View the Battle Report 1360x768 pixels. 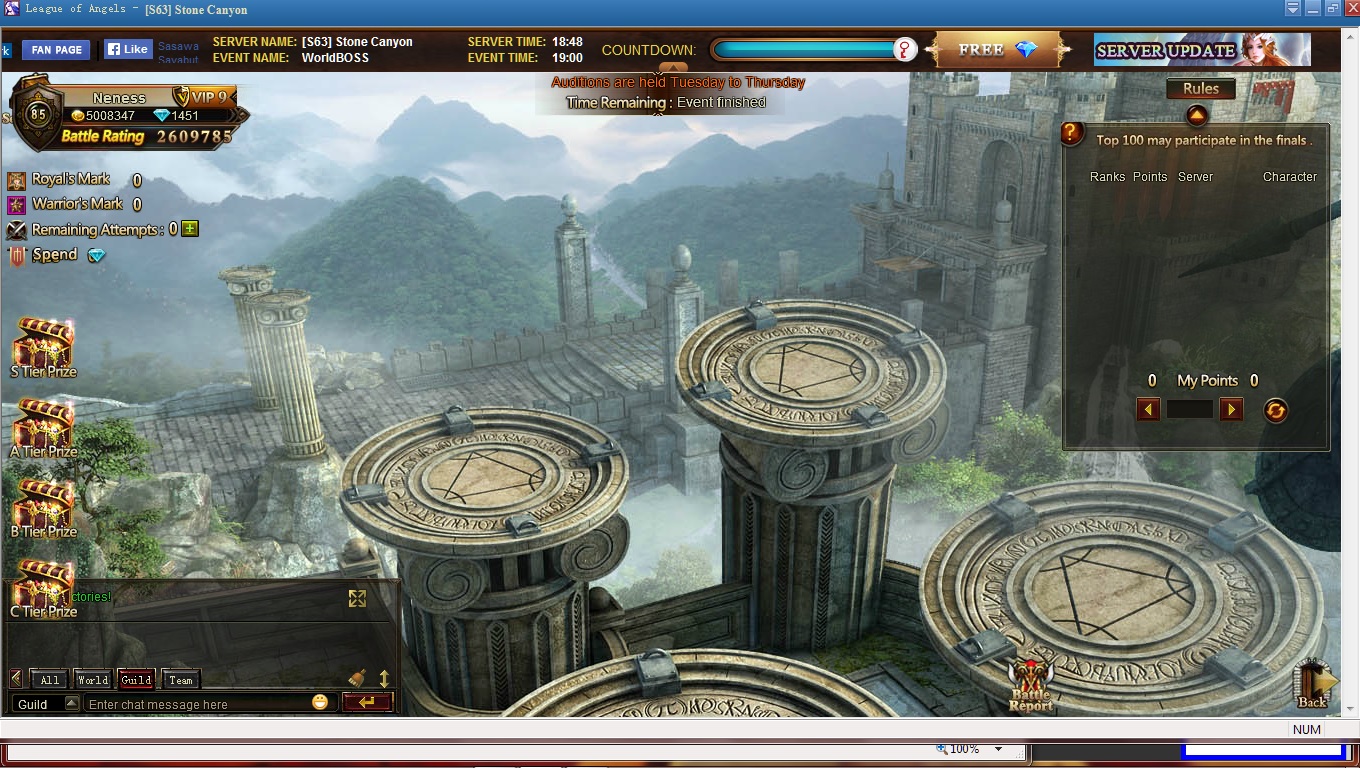tap(1030, 685)
